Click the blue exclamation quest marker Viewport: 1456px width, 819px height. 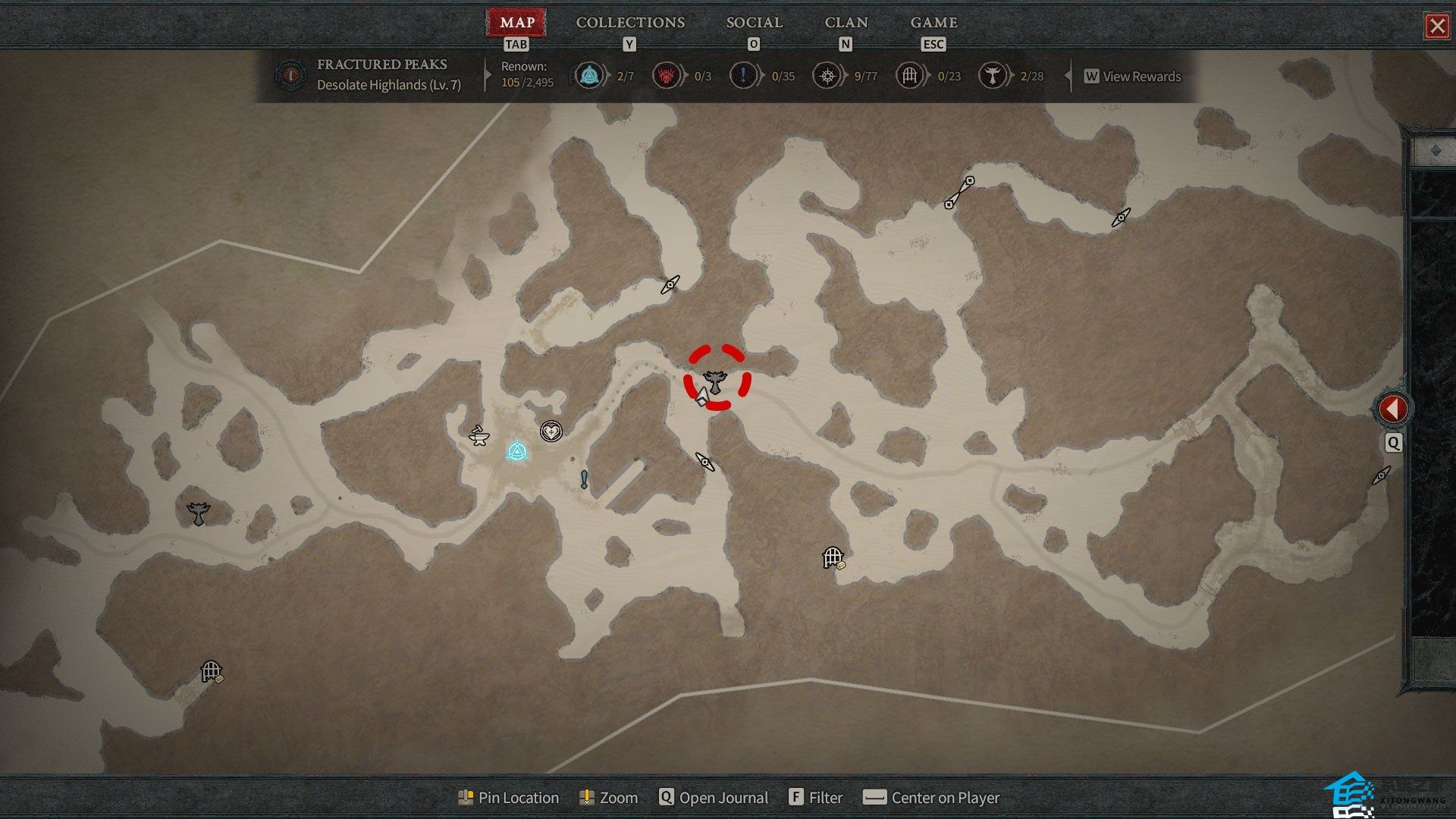pyautogui.click(x=584, y=479)
